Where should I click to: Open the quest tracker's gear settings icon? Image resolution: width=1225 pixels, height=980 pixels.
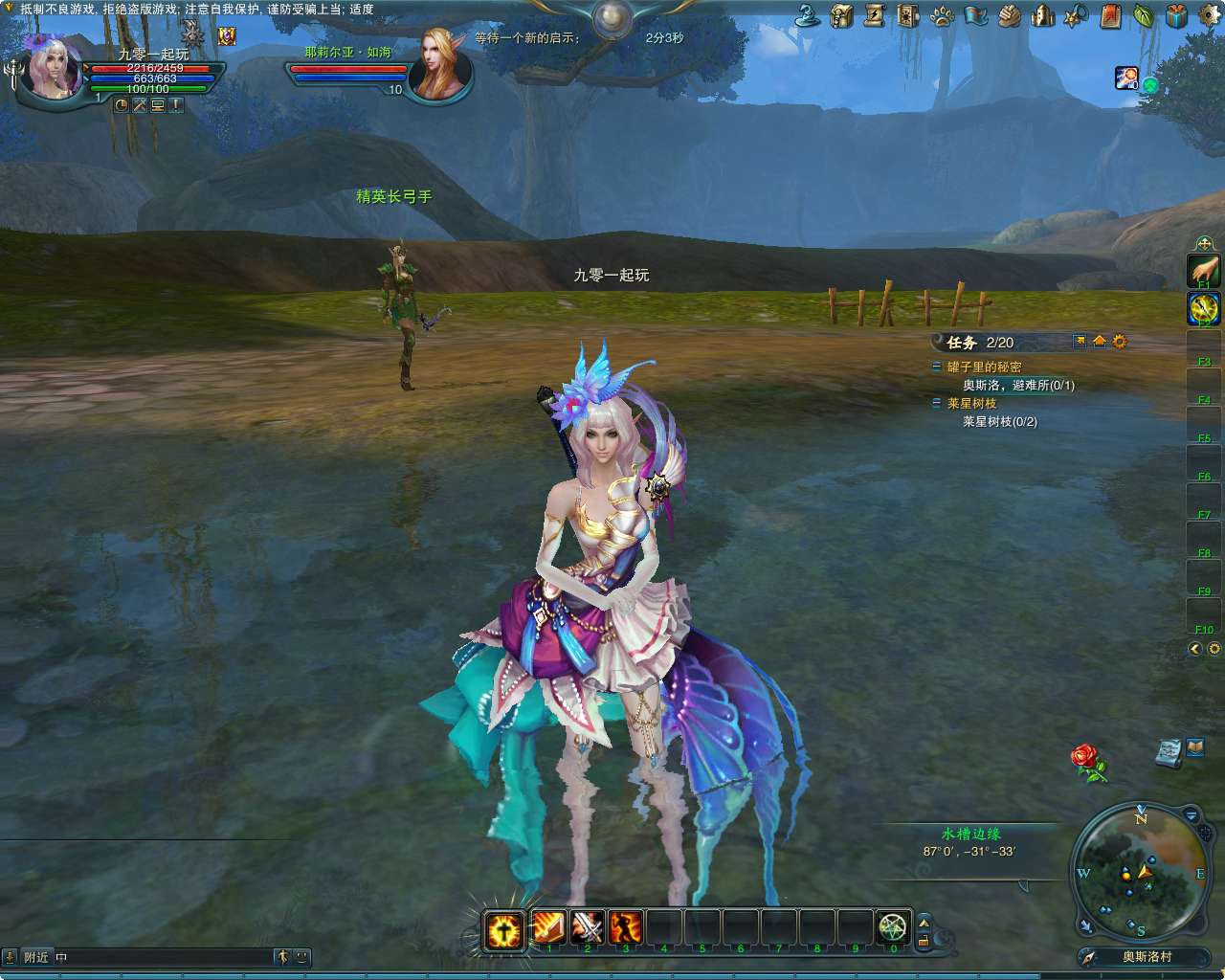[1120, 342]
